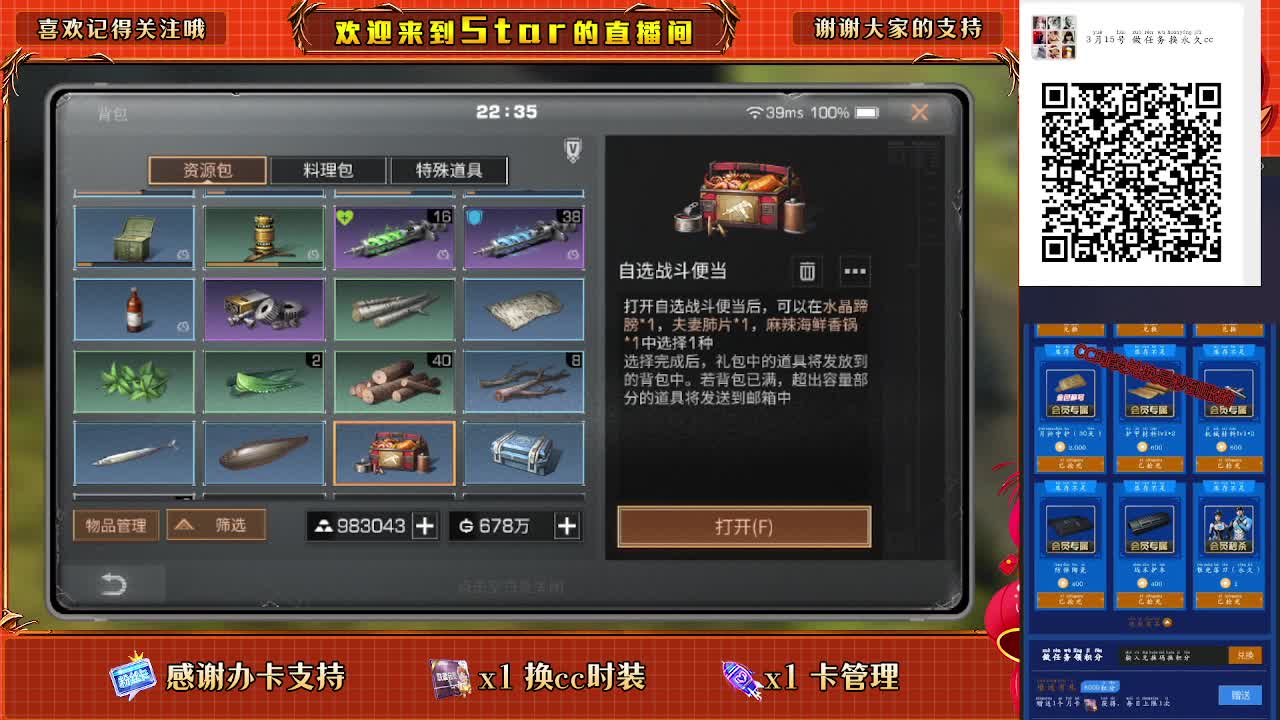Select the stack of 40 wooden logs
This screenshot has height=720, width=1280.
pos(394,380)
